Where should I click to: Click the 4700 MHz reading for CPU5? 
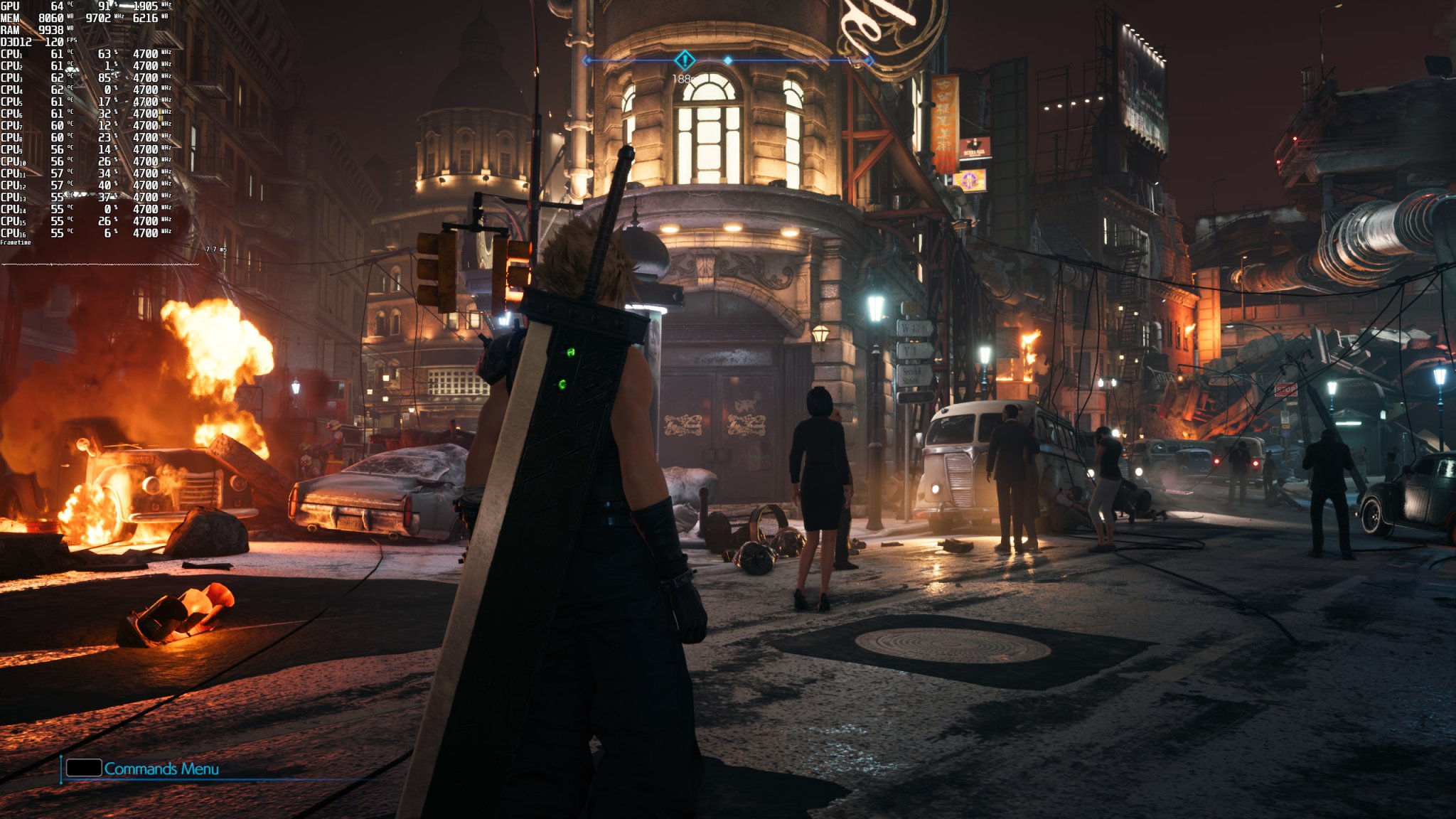(148, 100)
